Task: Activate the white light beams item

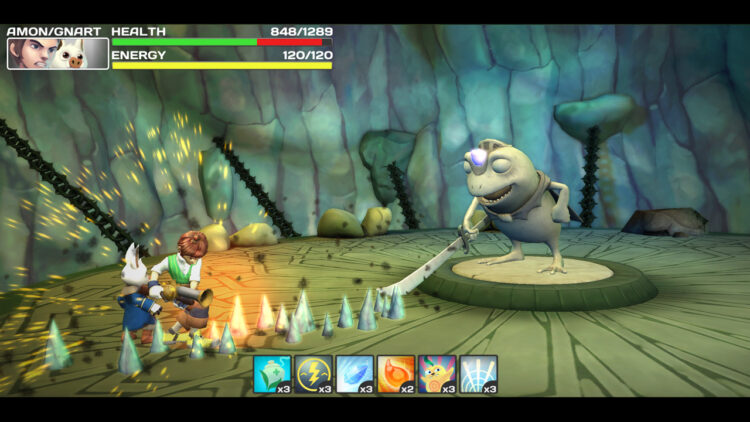Action: click(x=478, y=374)
